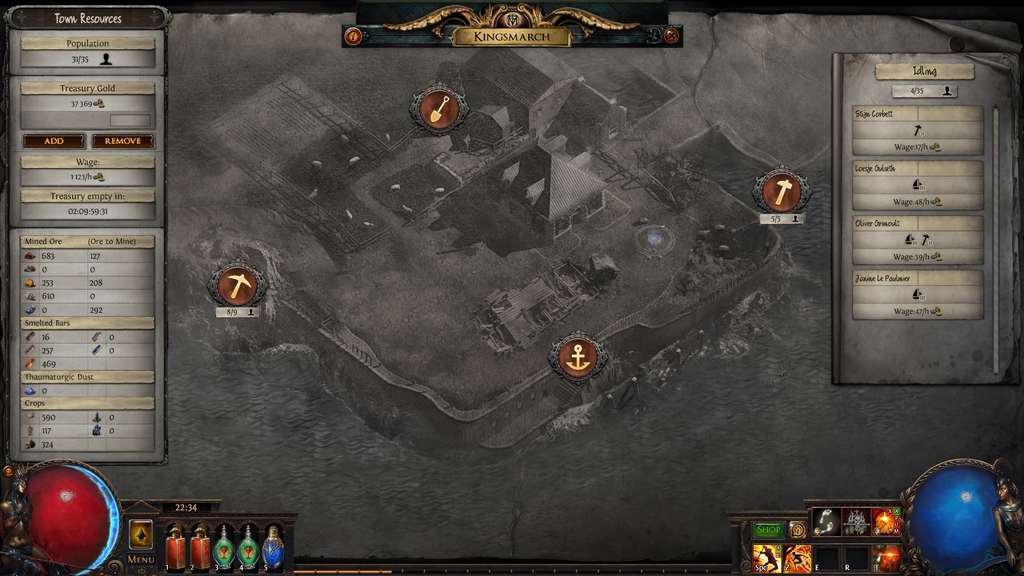The height and width of the screenshot is (576, 1024).
Task: Open the mining pickaxe building marker
Action: coord(237,286)
